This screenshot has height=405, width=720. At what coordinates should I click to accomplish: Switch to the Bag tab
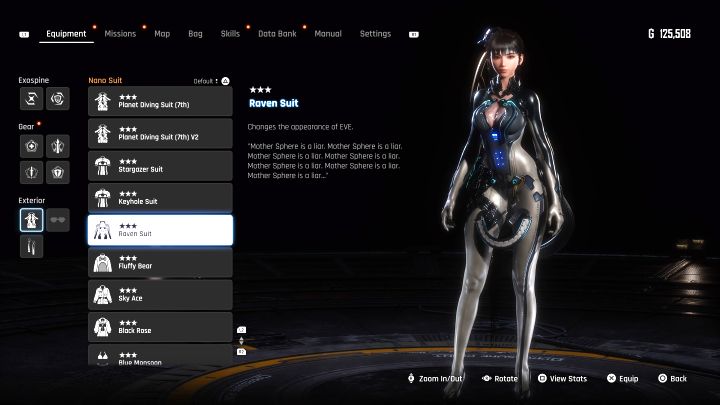click(195, 33)
